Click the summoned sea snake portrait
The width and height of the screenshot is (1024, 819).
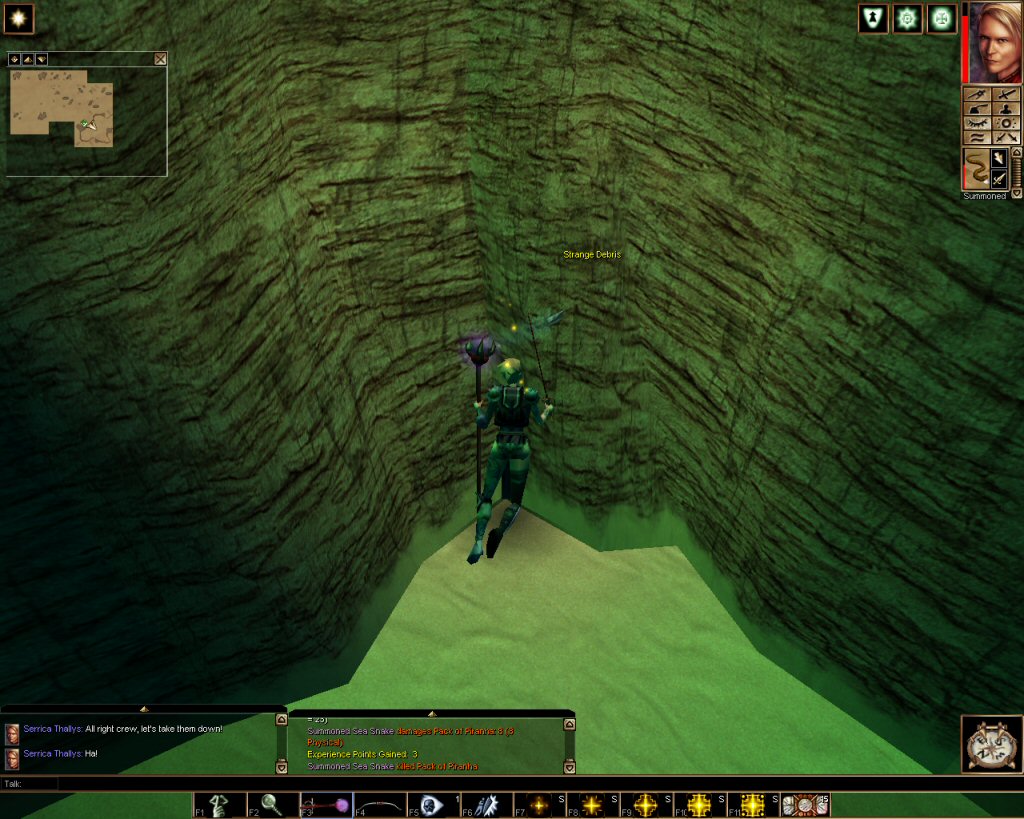click(x=976, y=169)
